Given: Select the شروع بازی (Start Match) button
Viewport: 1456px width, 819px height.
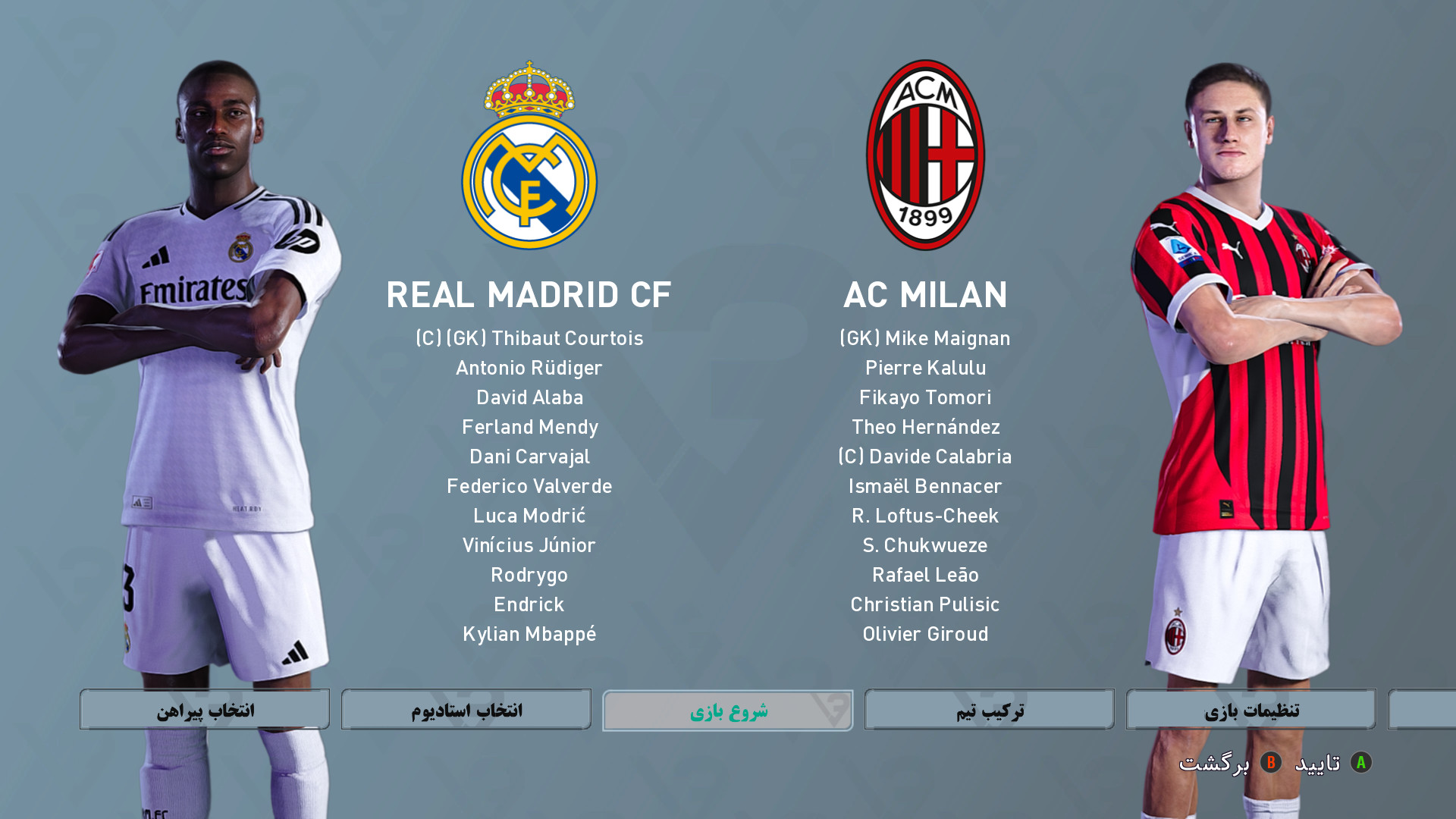Looking at the screenshot, I should pos(727,711).
